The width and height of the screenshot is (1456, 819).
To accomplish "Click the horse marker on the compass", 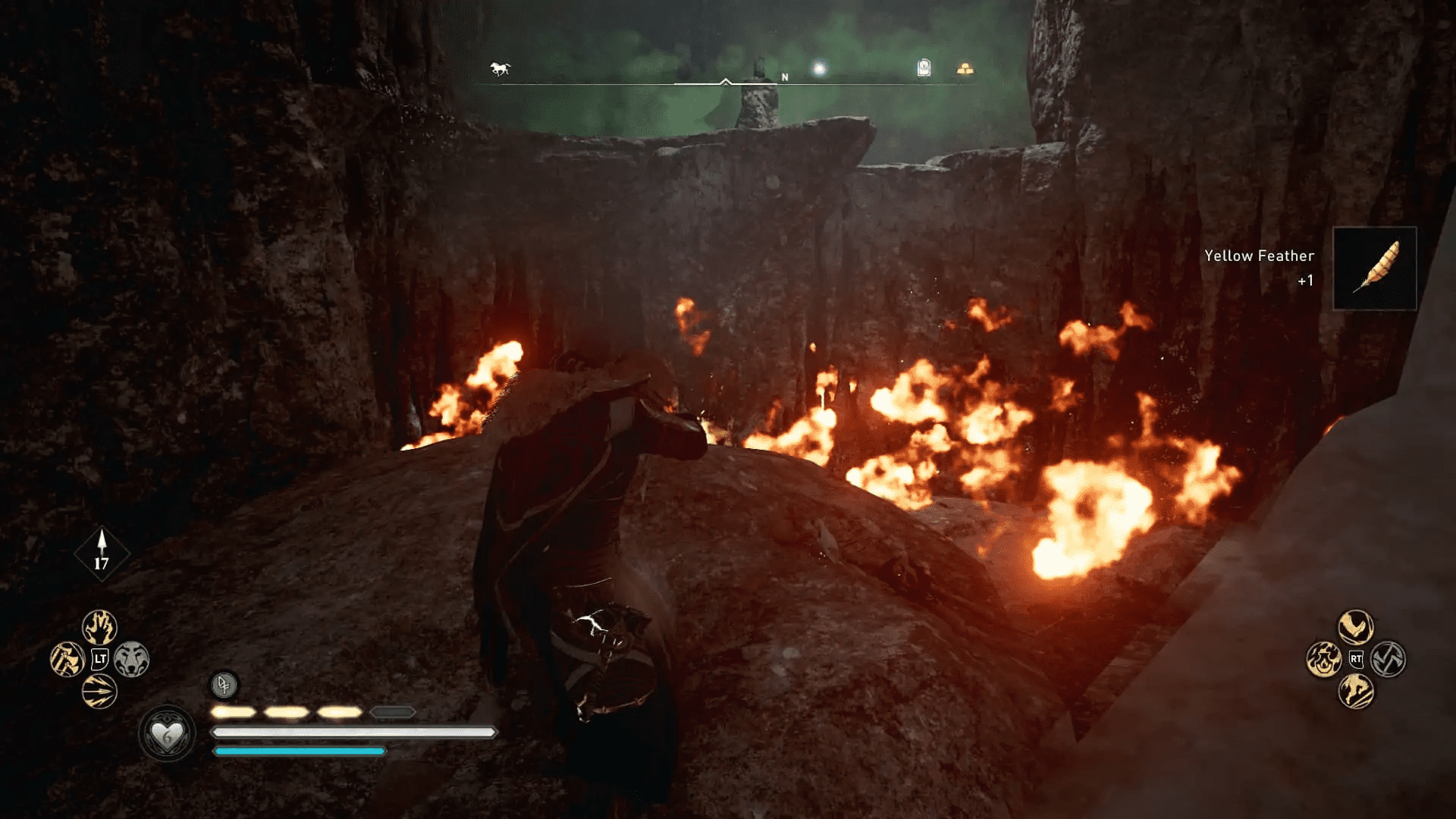I will tap(498, 67).
